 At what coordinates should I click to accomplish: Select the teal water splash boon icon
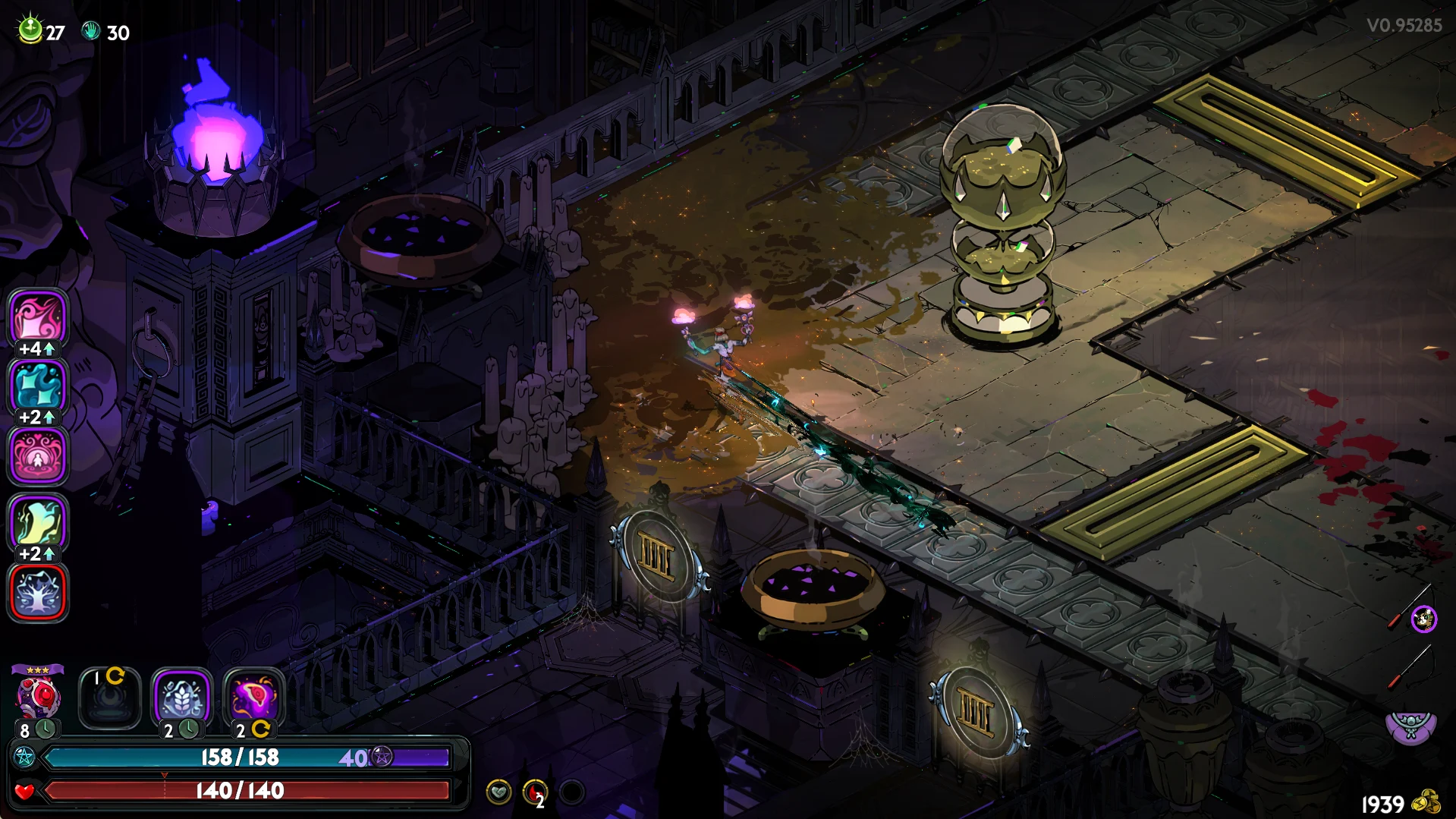click(x=38, y=386)
